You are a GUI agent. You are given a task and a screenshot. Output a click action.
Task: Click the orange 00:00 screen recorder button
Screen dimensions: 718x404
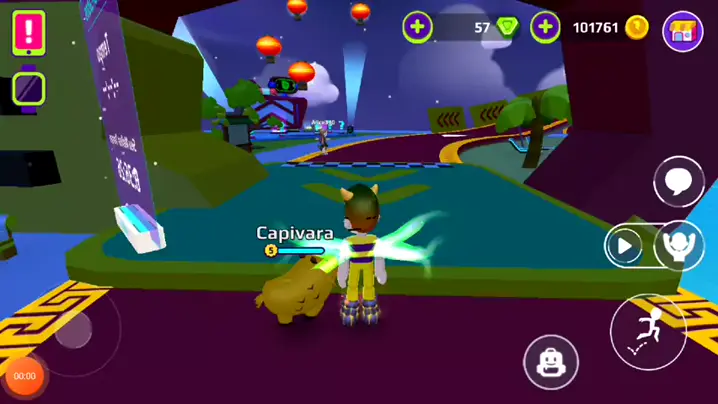[x=25, y=376]
